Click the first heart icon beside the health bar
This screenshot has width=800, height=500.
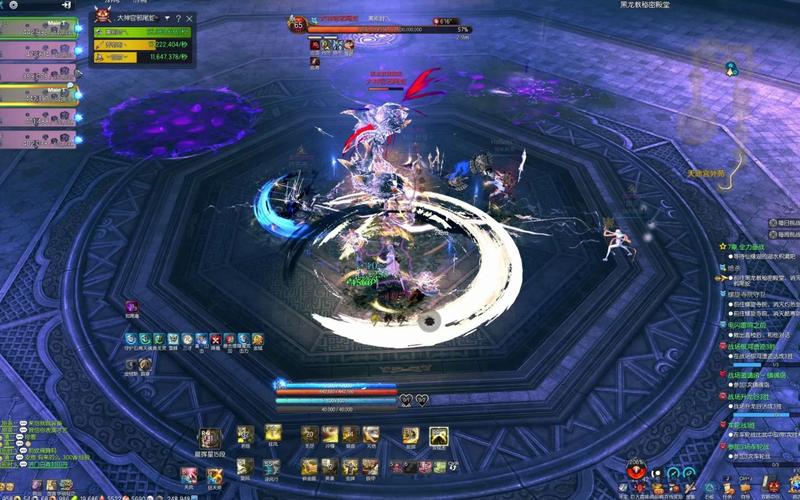click(406, 401)
